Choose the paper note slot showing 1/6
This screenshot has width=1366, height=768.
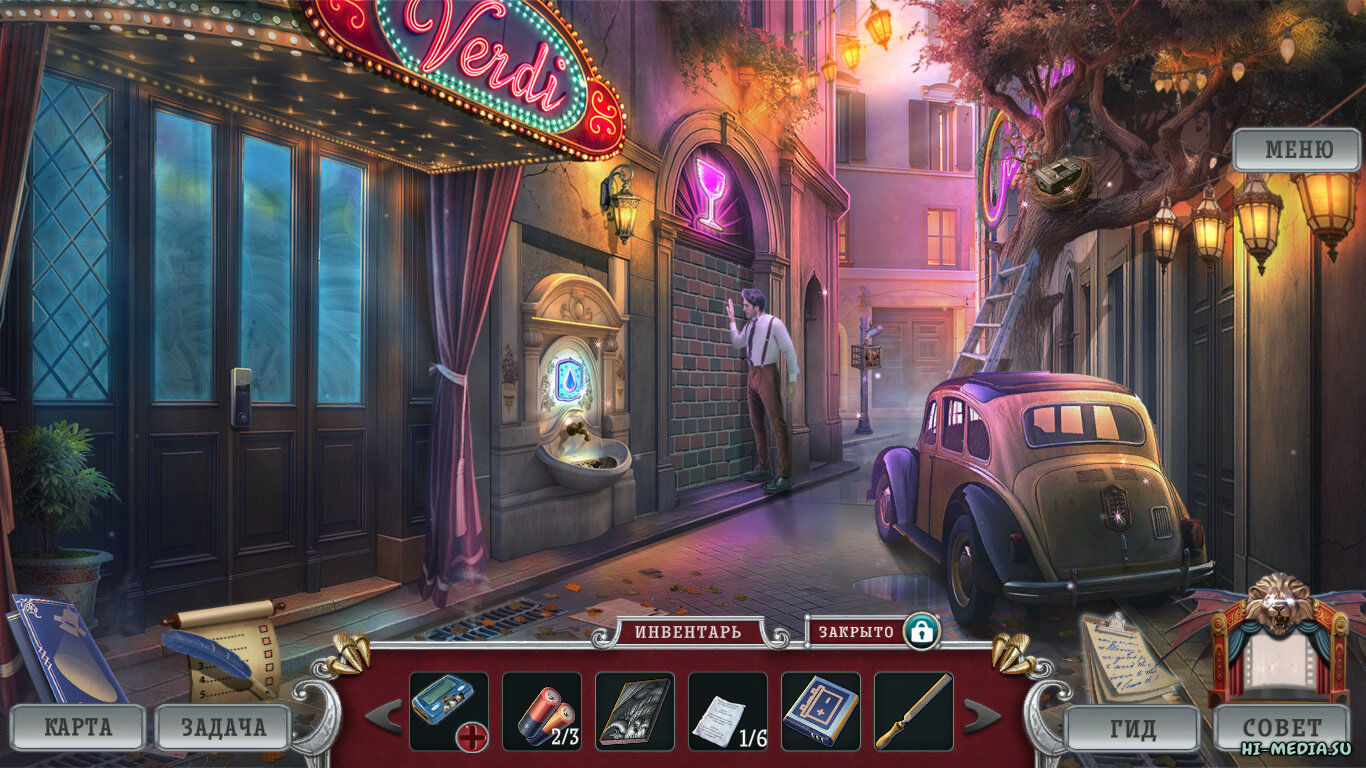click(x=727, y=711)
